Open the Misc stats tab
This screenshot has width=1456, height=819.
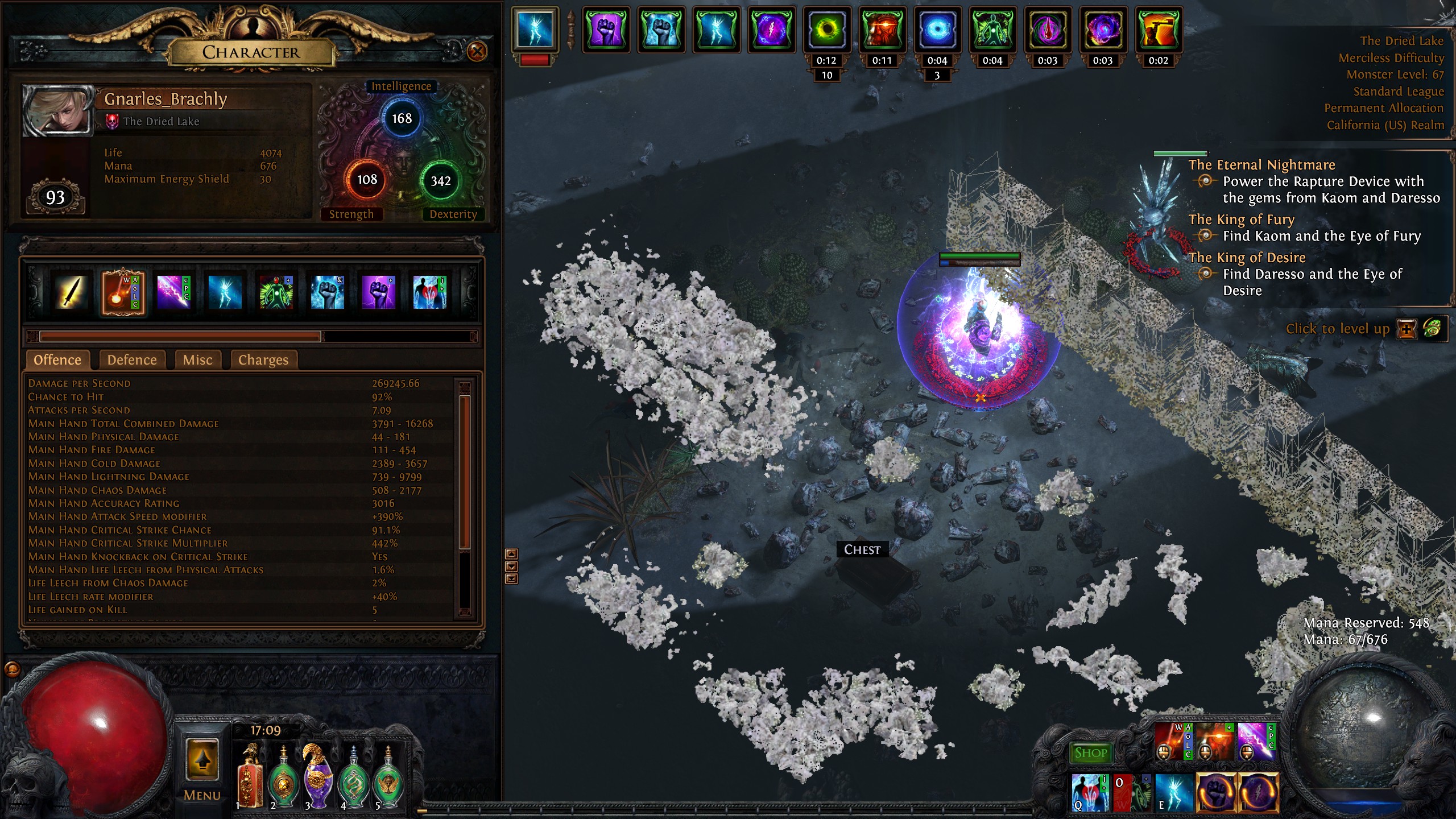point(197,360)
